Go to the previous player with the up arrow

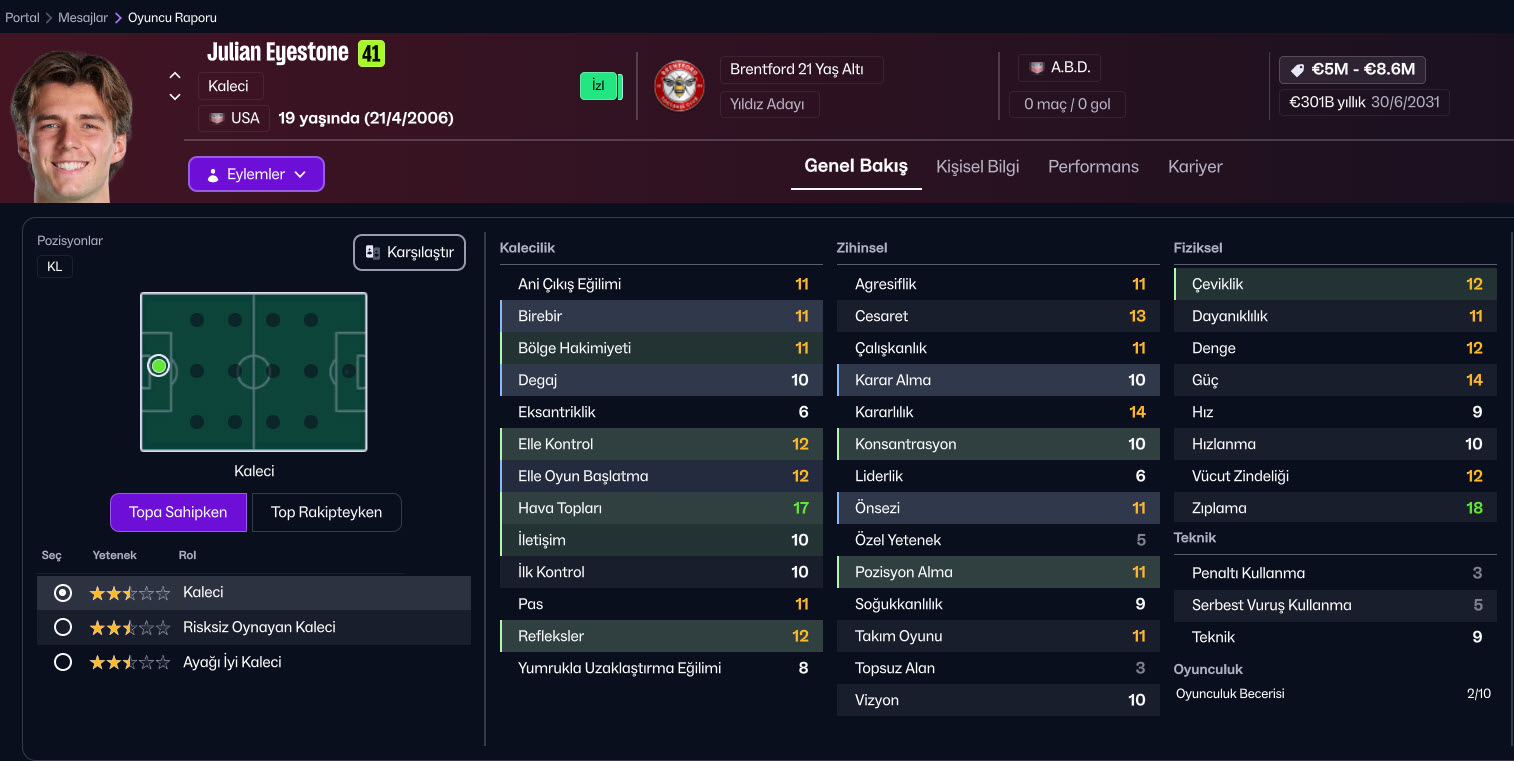coord(175,75)
